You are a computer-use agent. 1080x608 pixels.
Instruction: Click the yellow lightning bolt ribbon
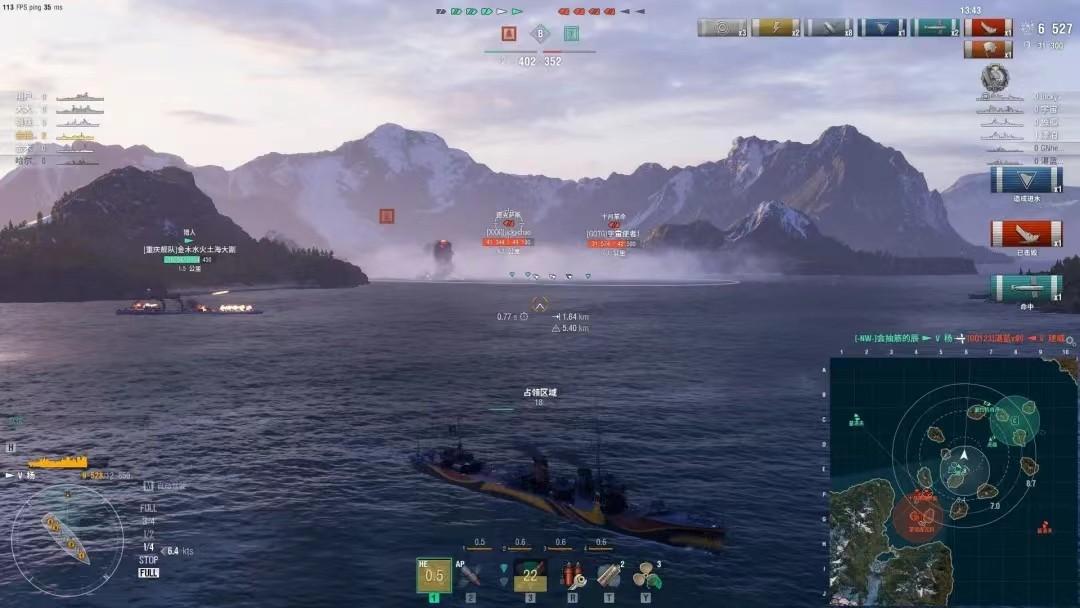pos(775,28)
